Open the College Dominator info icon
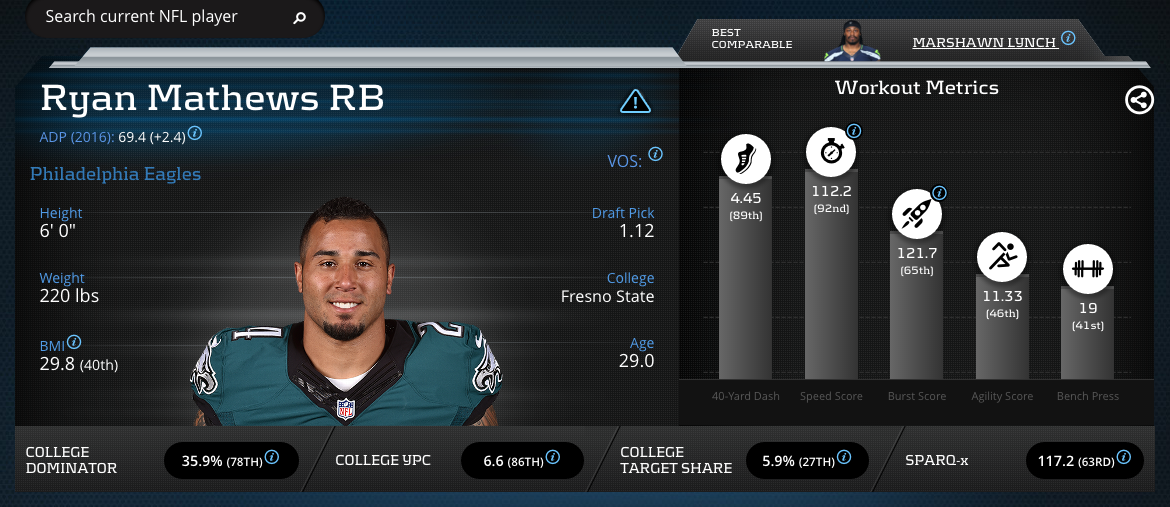The width and height of the screenshot is (1170, 507). [272, 459]
